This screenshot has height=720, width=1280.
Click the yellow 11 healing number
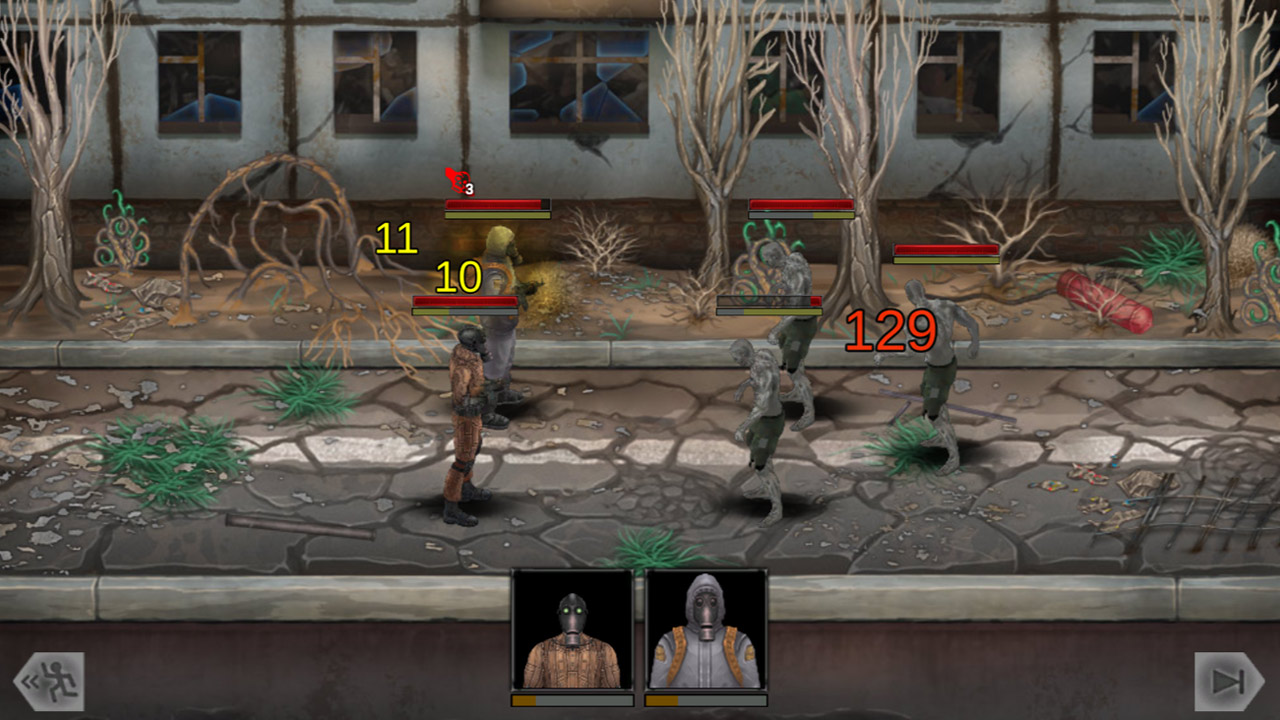[x=398, y=238]
